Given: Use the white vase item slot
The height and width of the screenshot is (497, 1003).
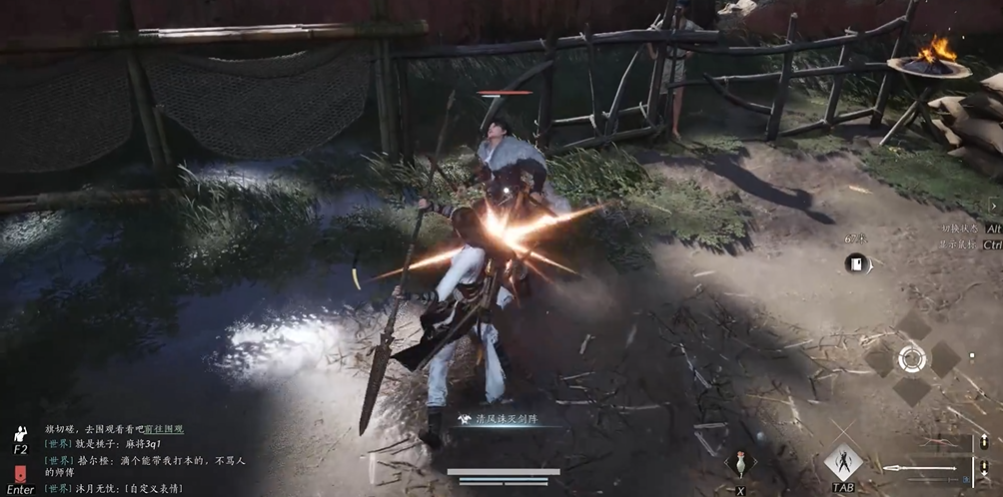Looking at the screenshot, I should point(740,464).
